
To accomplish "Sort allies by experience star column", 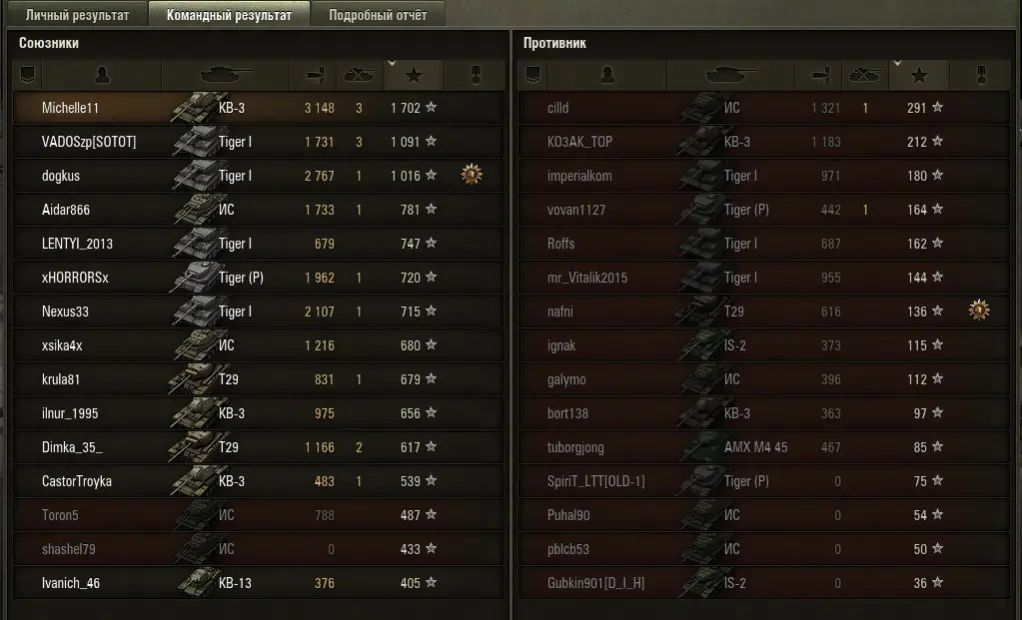I will click(413, 75).
